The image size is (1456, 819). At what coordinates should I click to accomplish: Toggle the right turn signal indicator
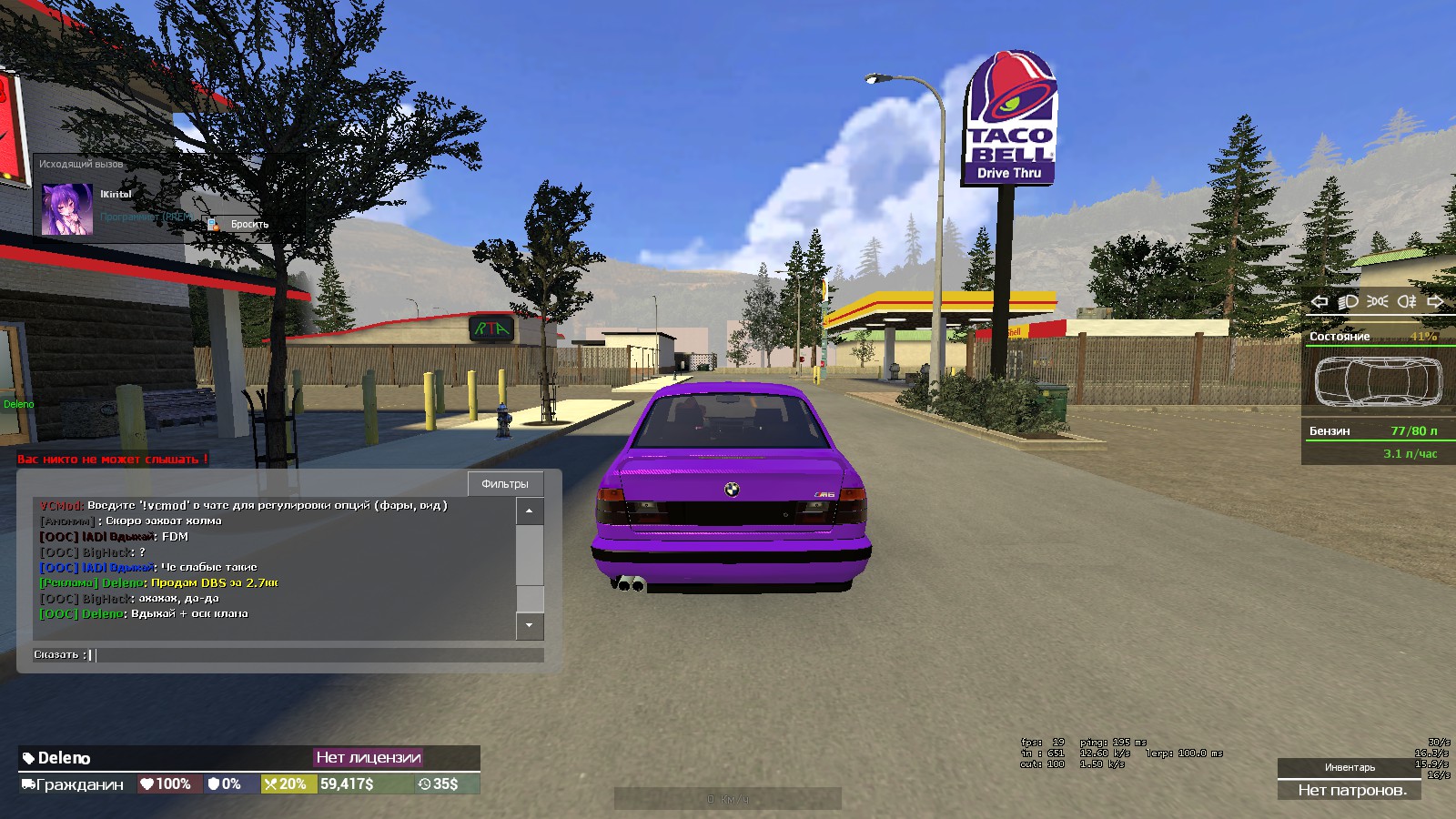pyautogui.click(x=1436, y=301)
